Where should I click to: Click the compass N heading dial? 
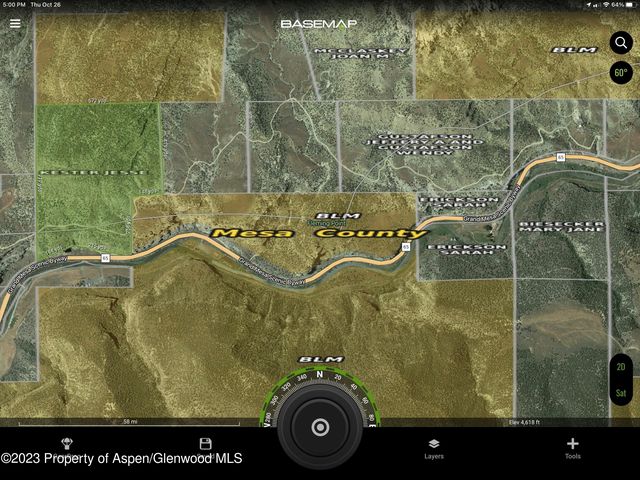pos(320,375)
